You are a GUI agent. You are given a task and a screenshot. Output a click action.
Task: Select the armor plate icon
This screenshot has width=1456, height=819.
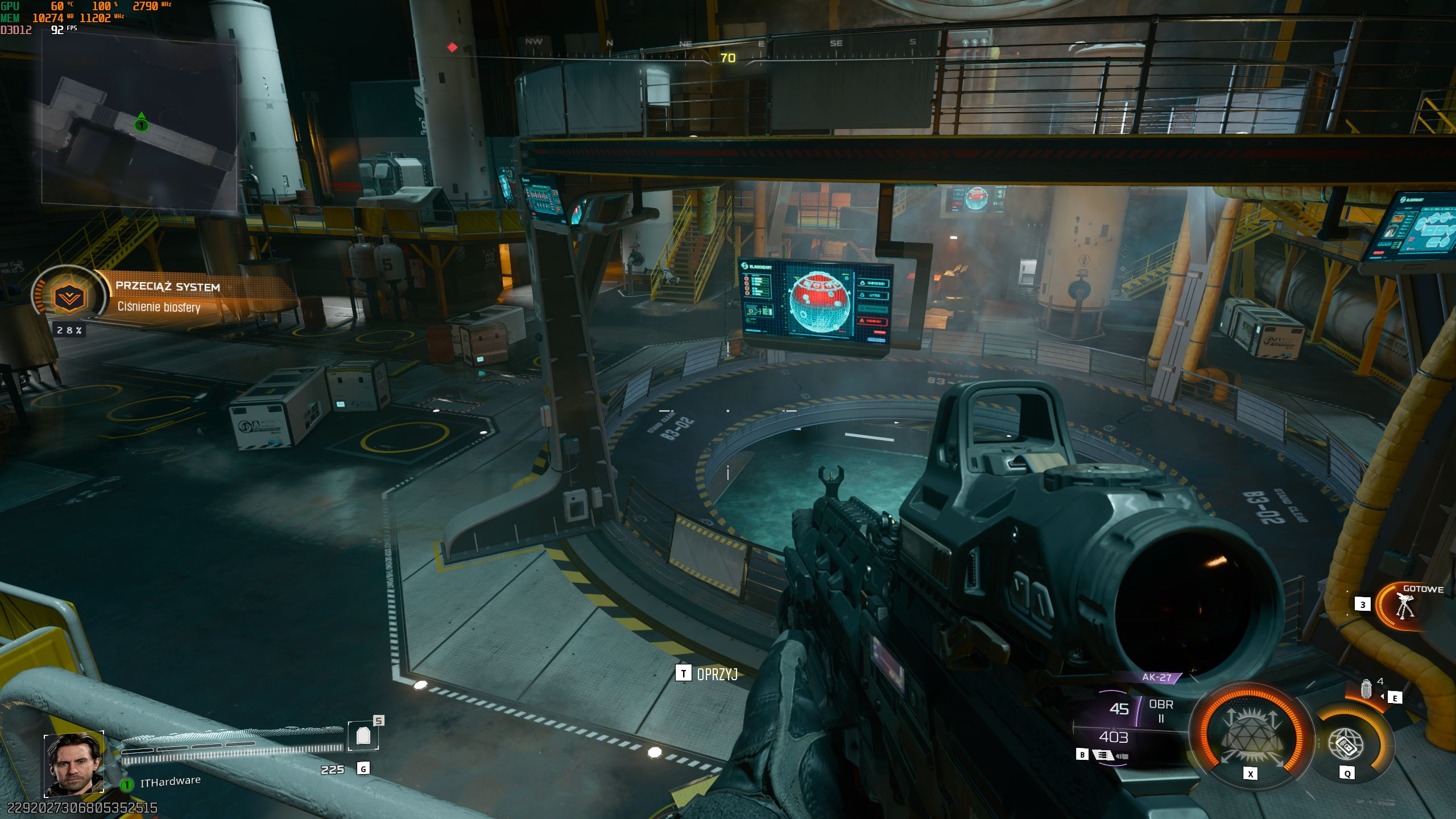363,736
